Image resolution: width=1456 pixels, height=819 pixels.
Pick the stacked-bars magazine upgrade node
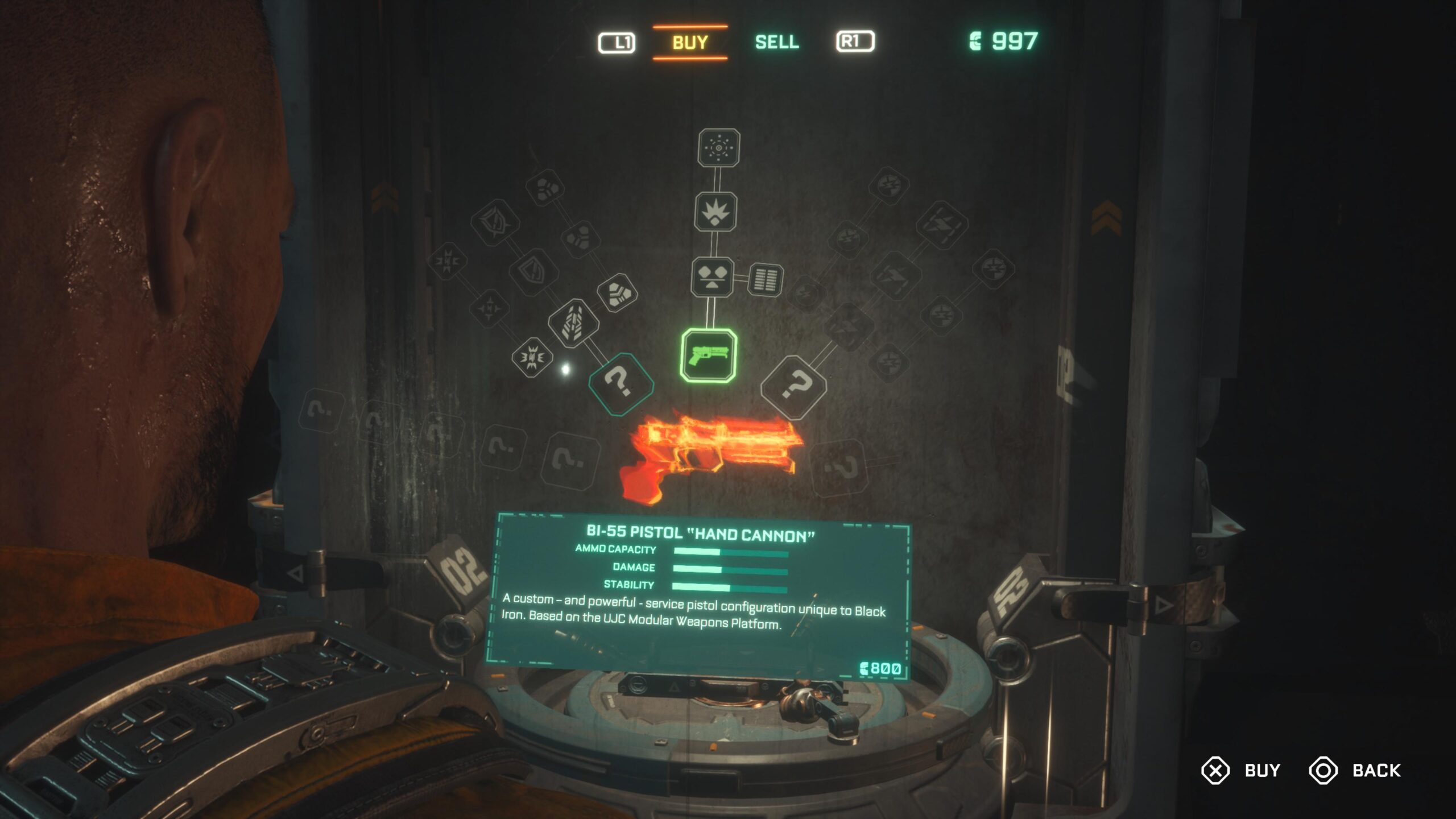coord(765,280)
